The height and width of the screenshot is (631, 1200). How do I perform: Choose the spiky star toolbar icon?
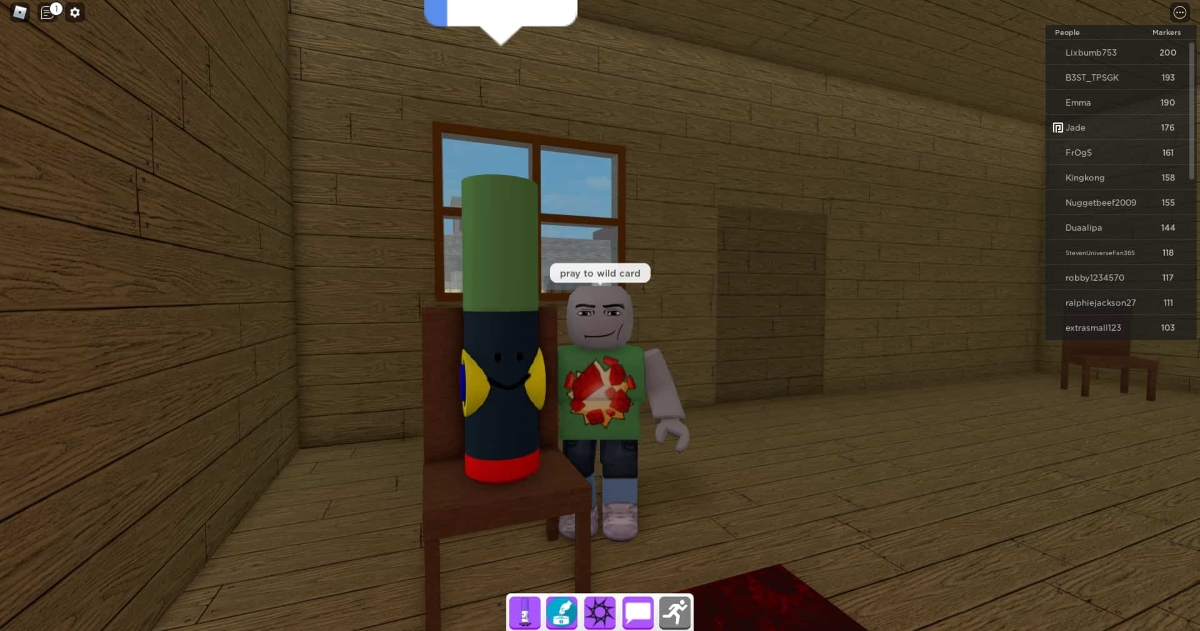point(600,611)
